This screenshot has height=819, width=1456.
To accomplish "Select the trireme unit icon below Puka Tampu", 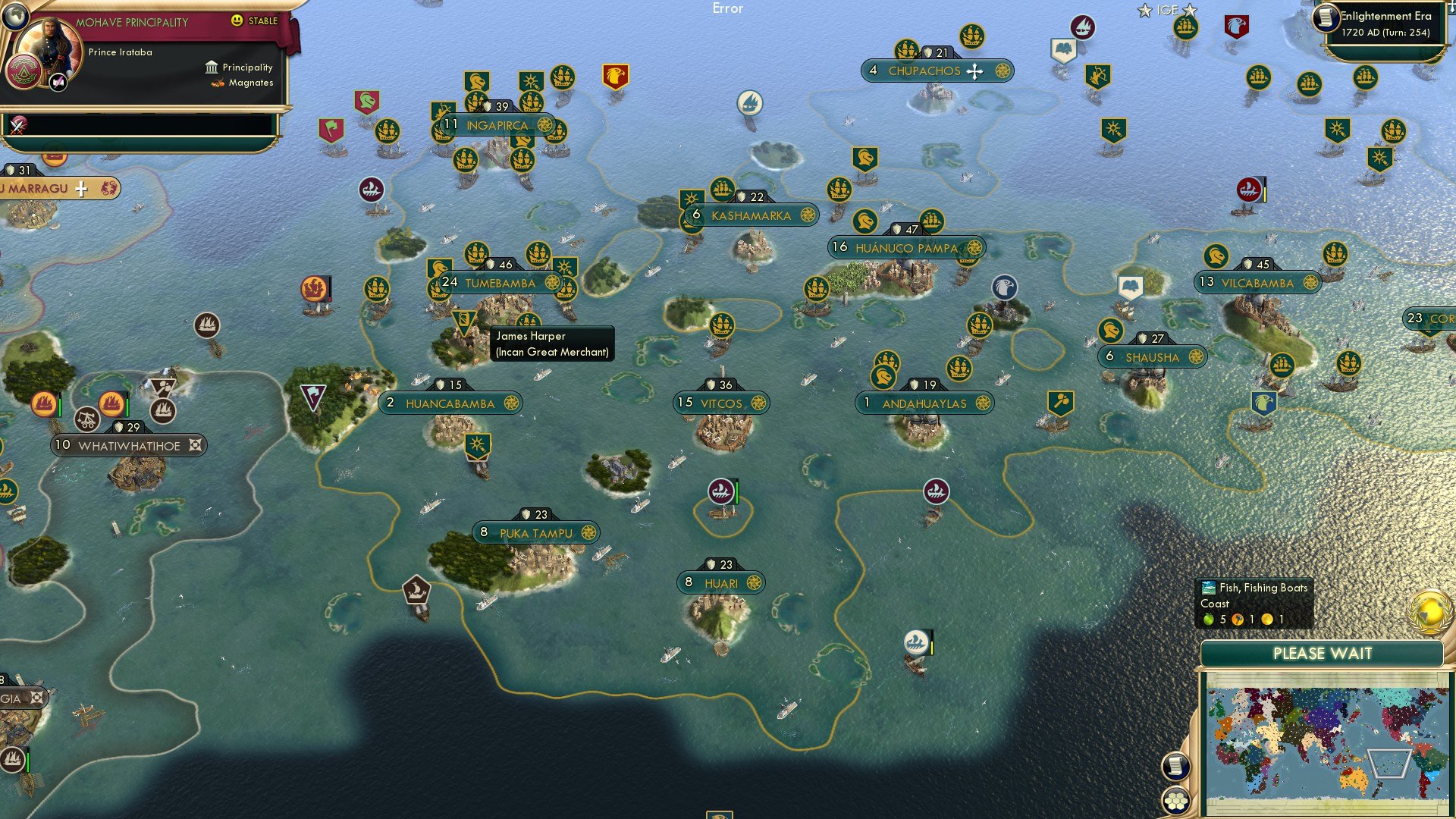I will pos(417,588).
